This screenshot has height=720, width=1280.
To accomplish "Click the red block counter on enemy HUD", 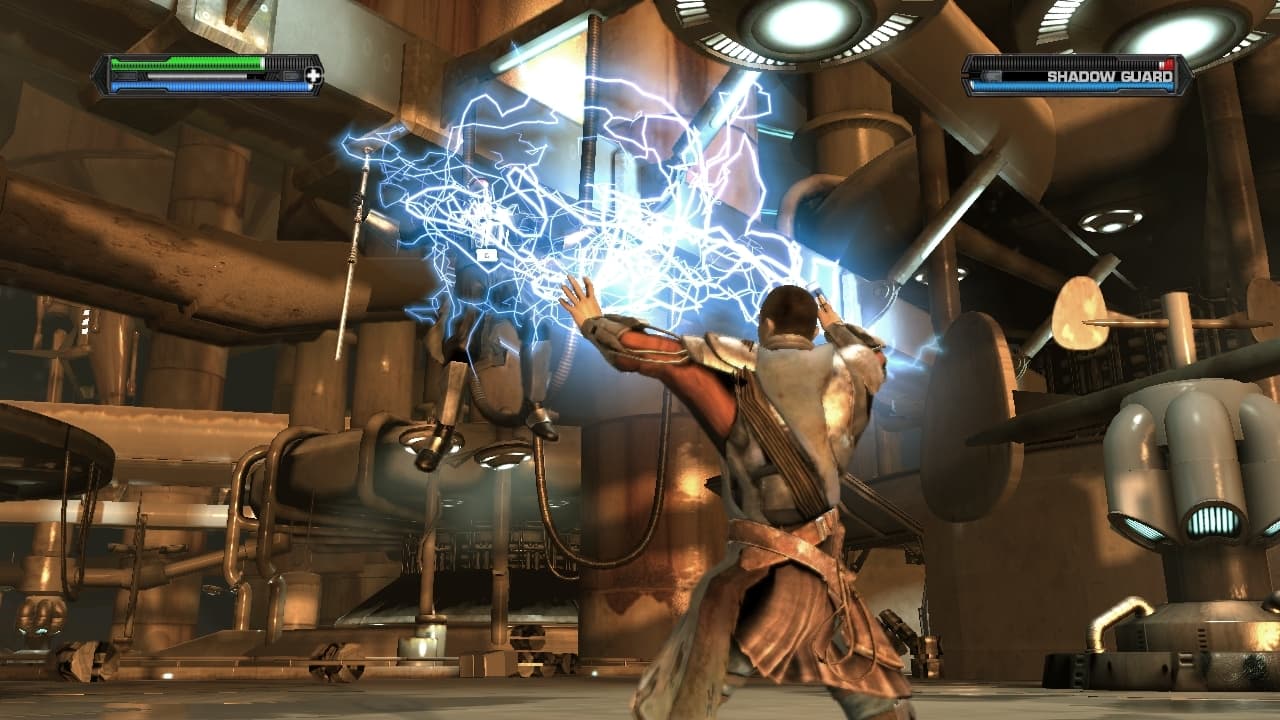I will (x=1167, y=64).
